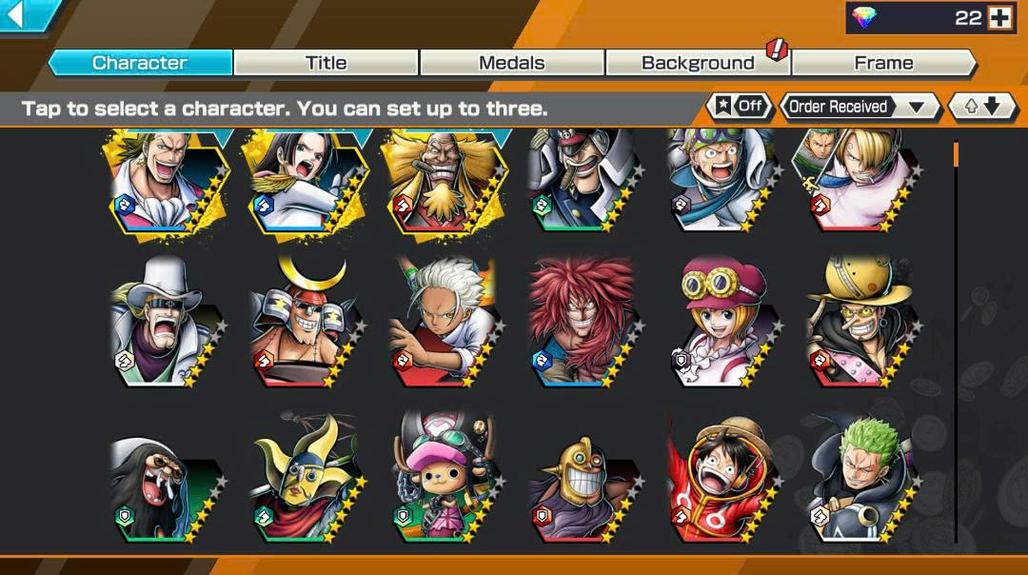Pick the character with crescent moon helmet
This screenshot has width=1028, height=575.
301,320
